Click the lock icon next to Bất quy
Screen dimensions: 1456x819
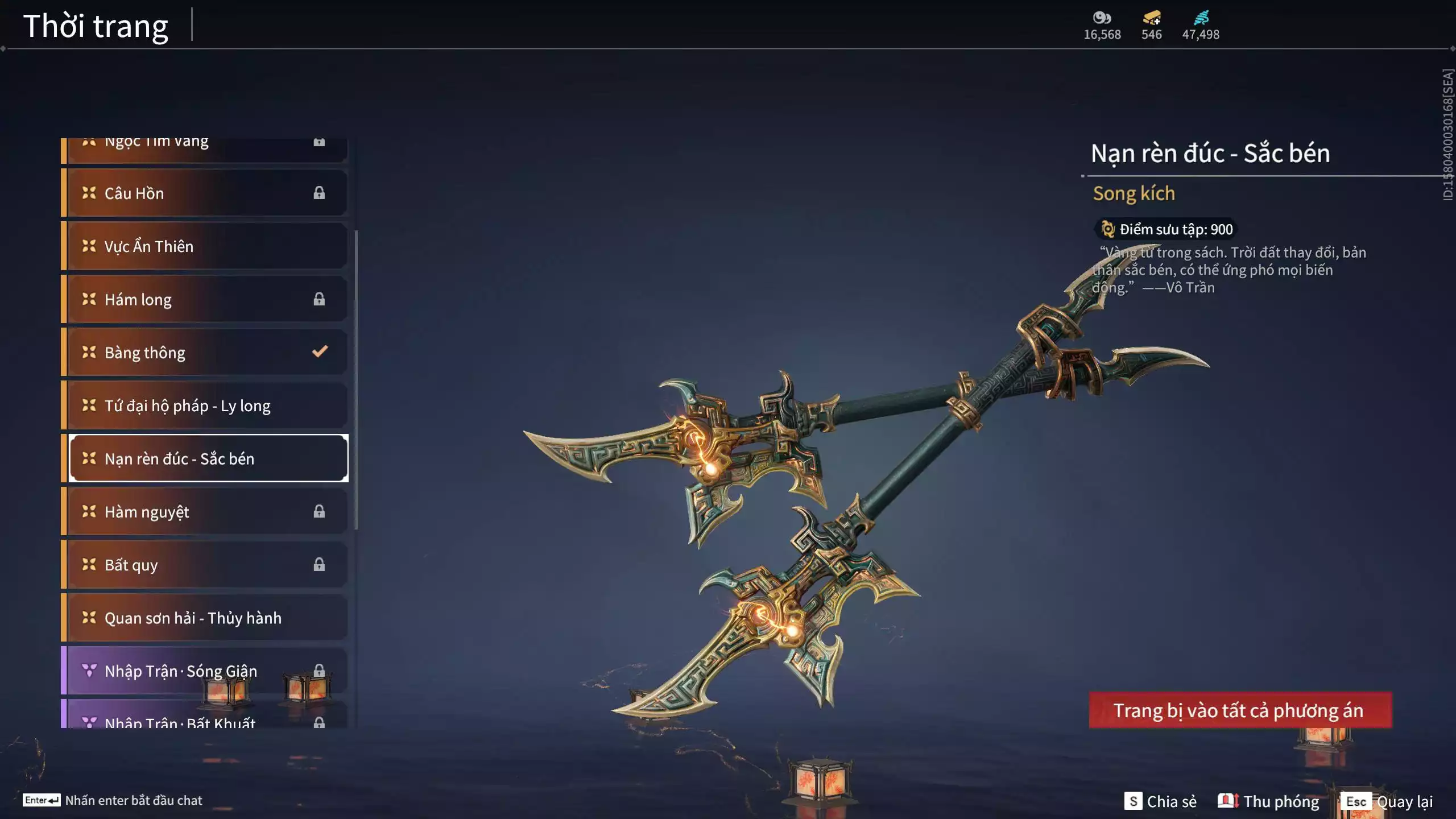(x=319, y=565)
